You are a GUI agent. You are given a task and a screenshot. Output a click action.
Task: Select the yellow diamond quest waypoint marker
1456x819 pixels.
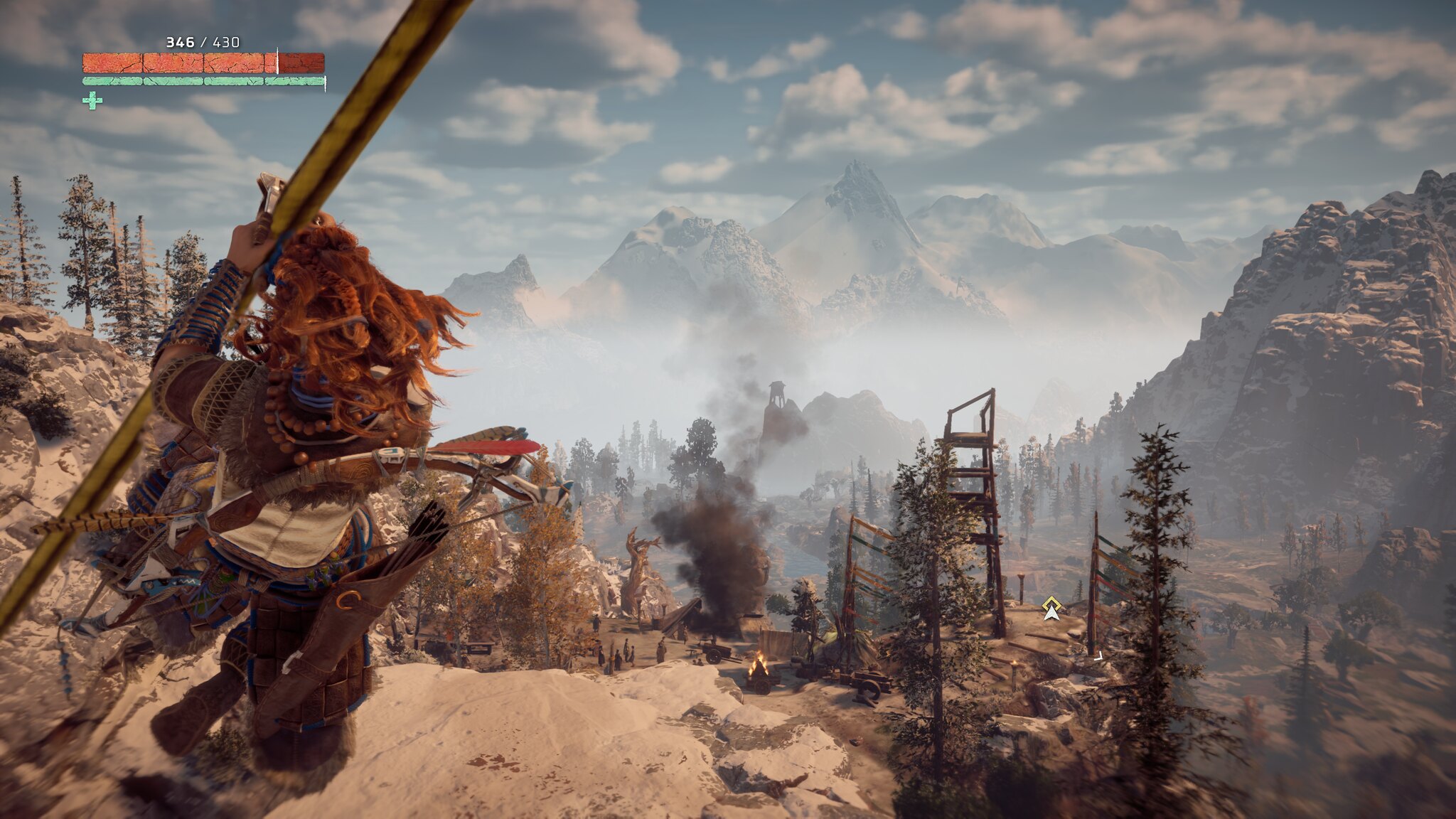[1051, 606]
